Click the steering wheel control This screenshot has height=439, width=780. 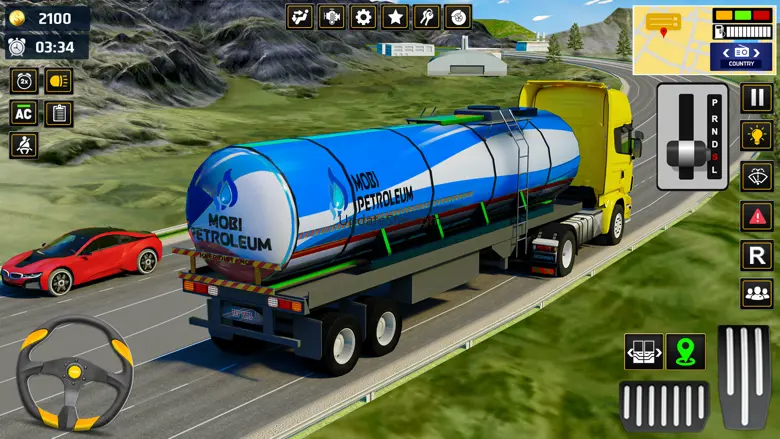75,374
